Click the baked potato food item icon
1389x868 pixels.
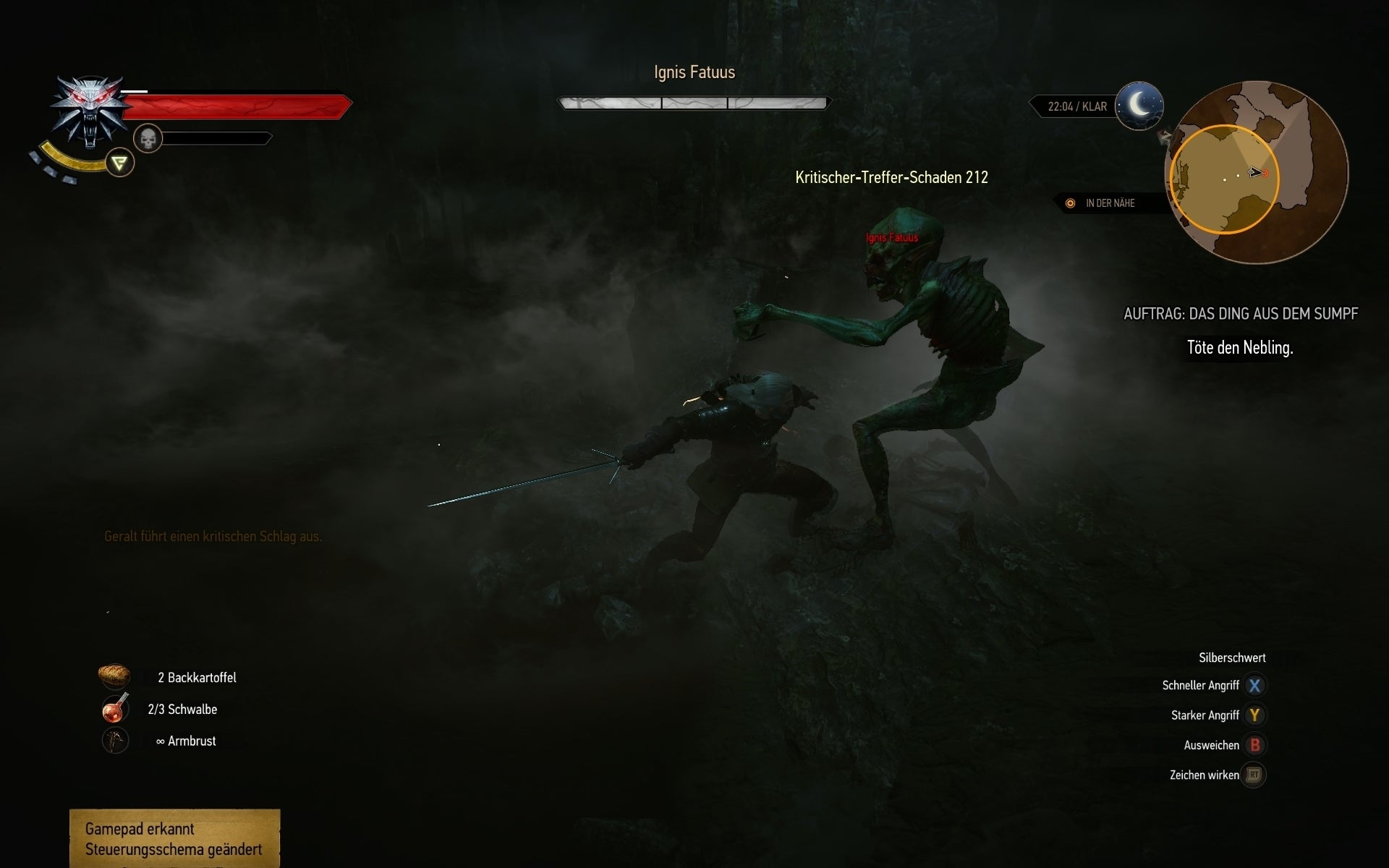pyautogui.click(x=115, y=676)
